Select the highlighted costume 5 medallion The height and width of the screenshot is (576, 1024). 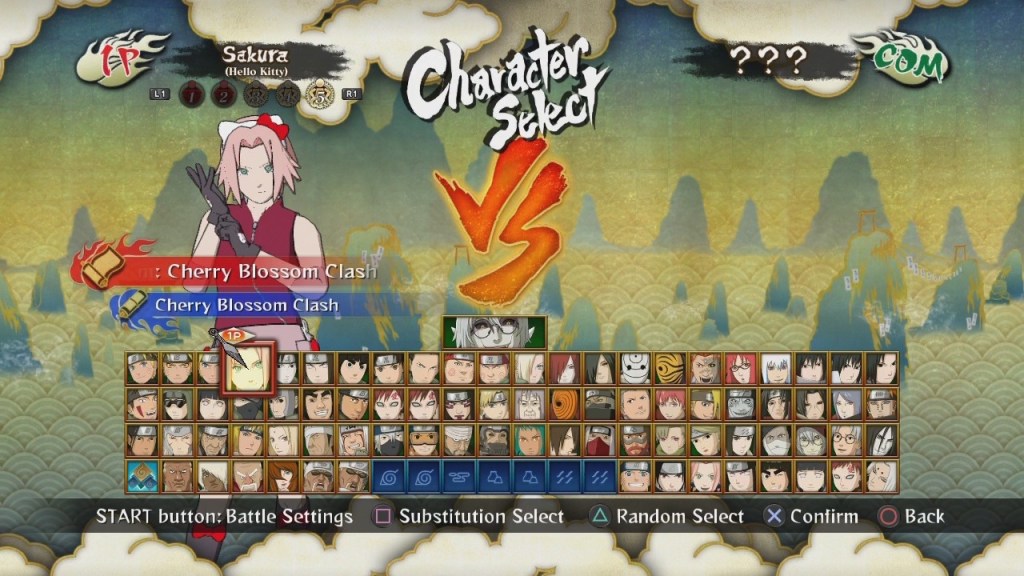(320, 93)
